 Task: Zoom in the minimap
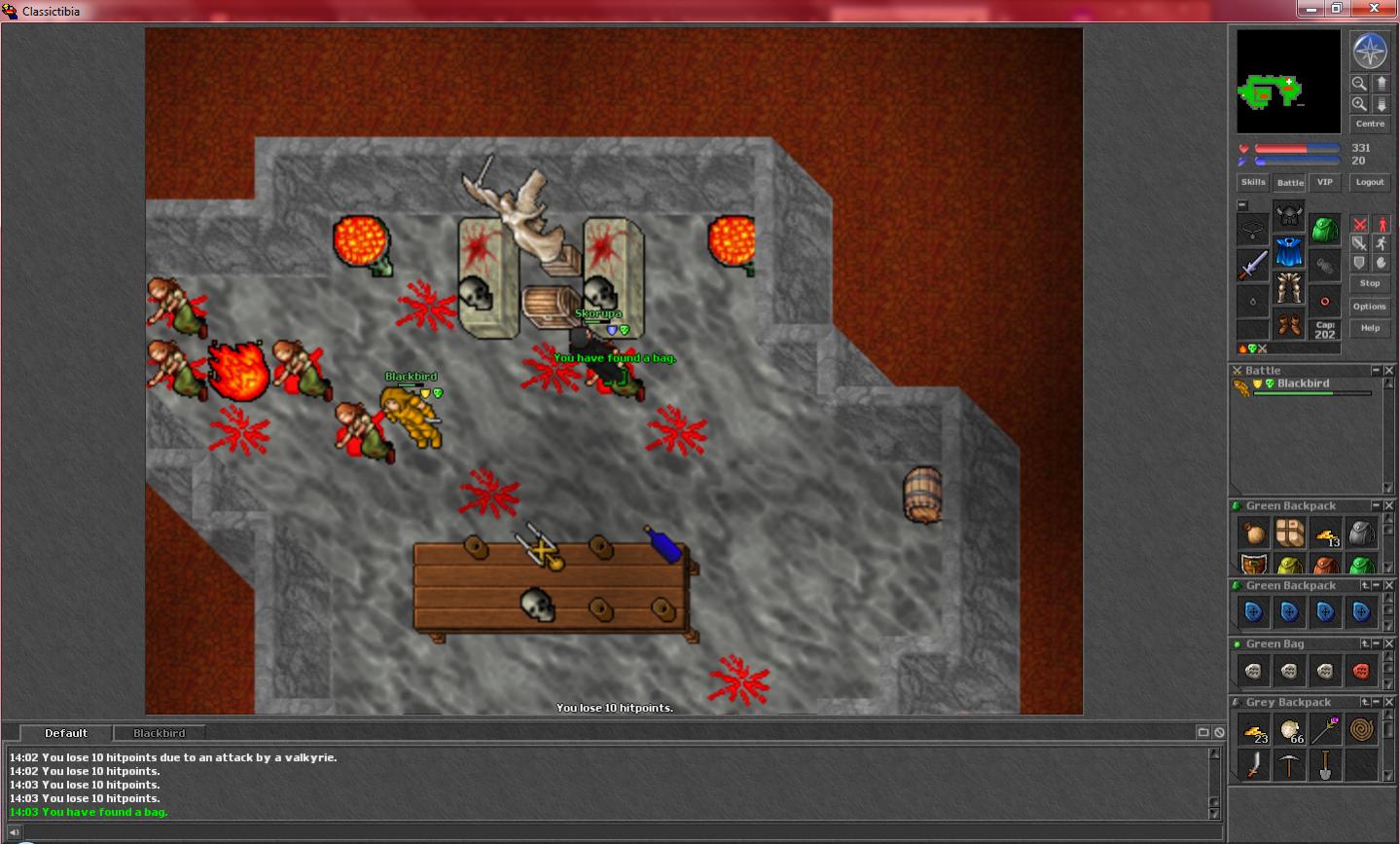click(x=1359, y=103)
